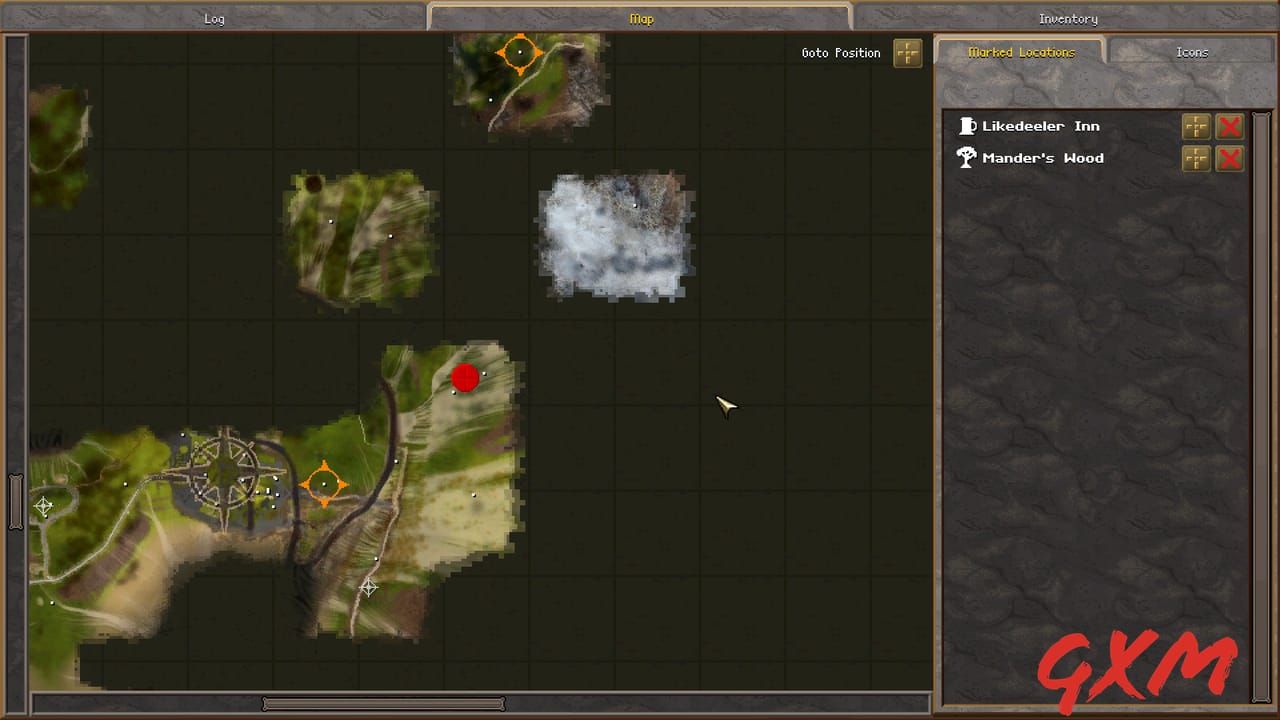Delete the Likedeeler Inn marked location
This screenshot has height=720, width=1280.
1230,126
